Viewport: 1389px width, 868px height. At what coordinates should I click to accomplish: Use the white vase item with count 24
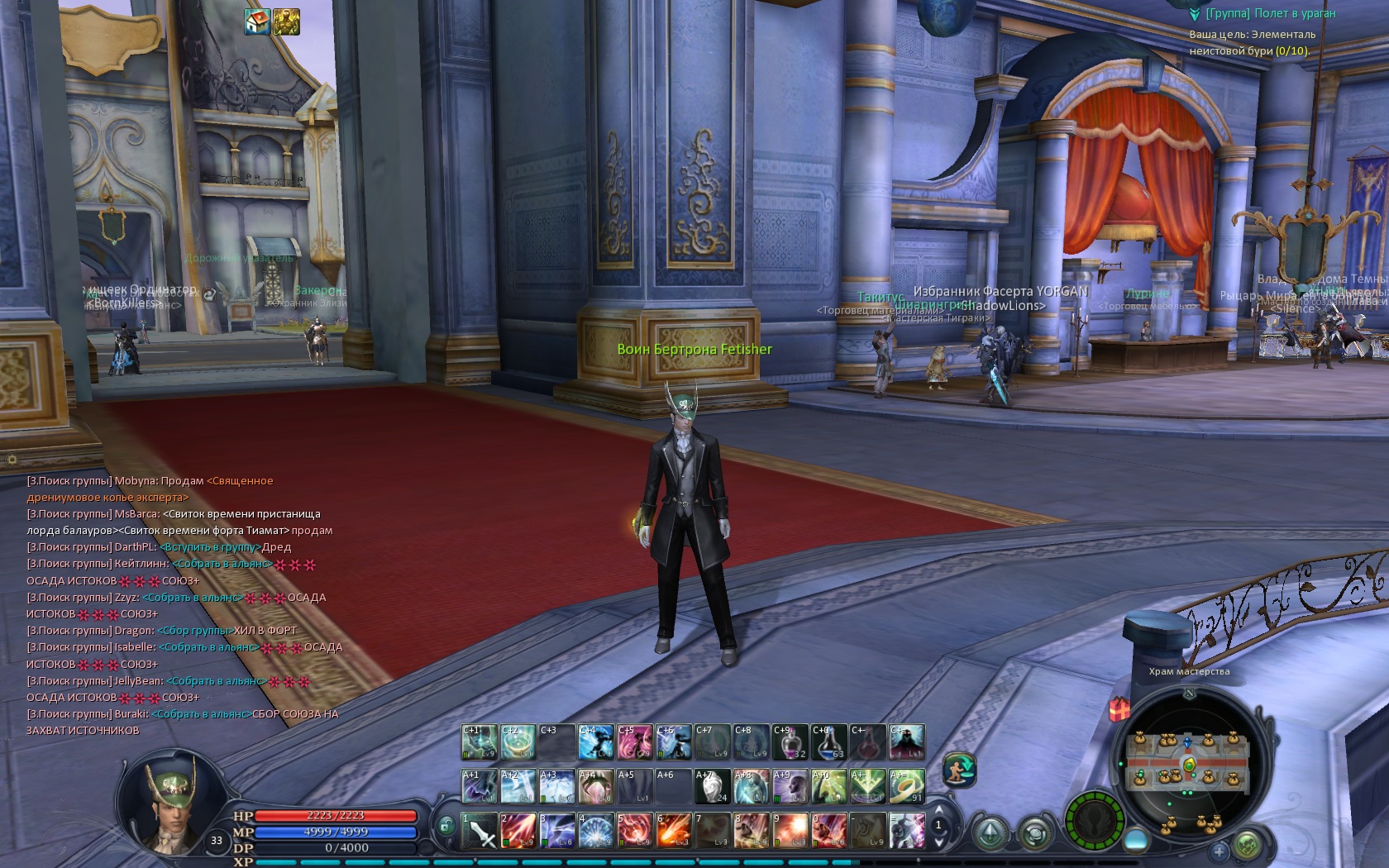click(713, 786)
